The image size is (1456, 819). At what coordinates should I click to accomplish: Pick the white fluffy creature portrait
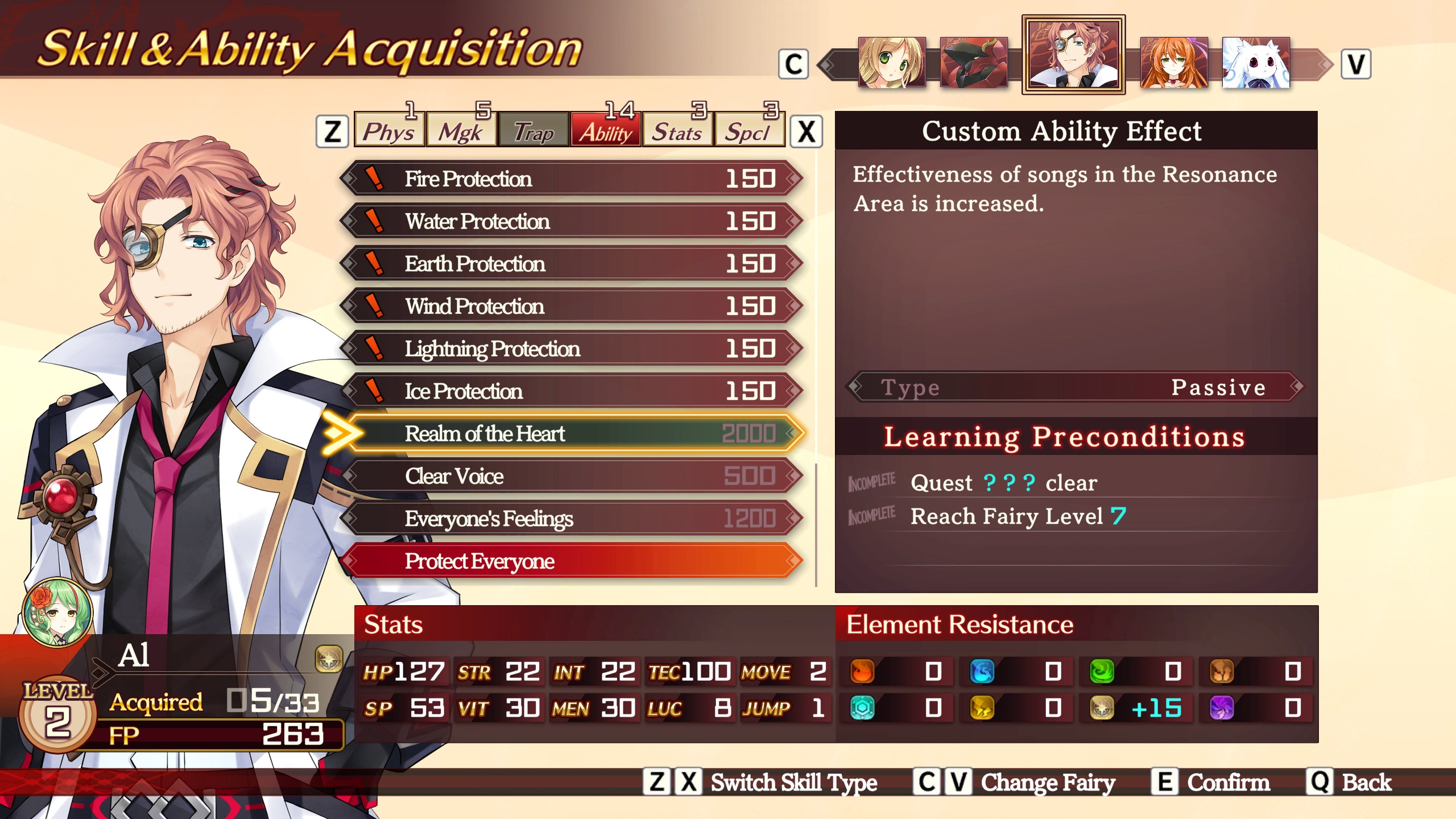click(x=1256, y=63)
